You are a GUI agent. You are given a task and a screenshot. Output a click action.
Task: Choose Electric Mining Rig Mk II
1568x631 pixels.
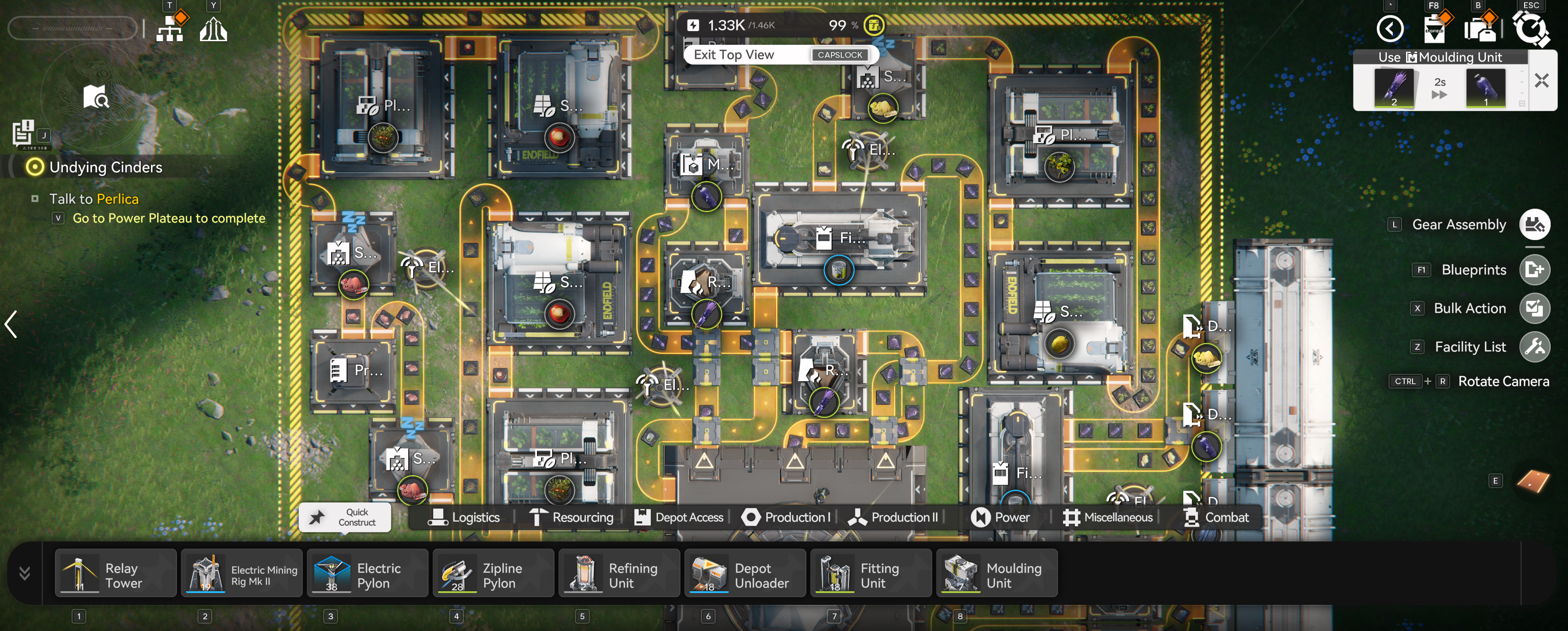click(241, 574)
